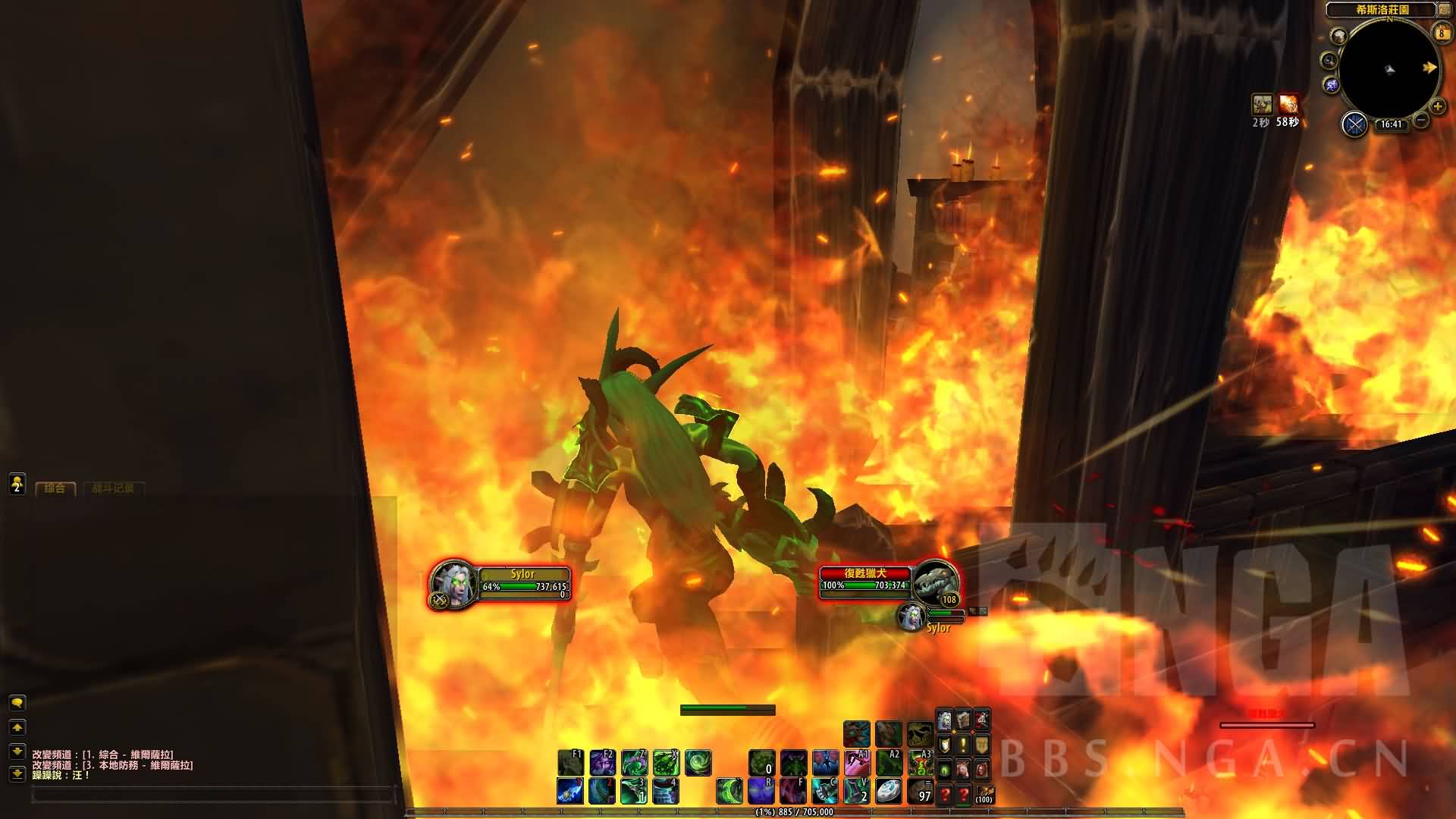Open the chat speech-bubble menu
The width and height of the screenshot is (1456, 819).
(x=17, y=703)
